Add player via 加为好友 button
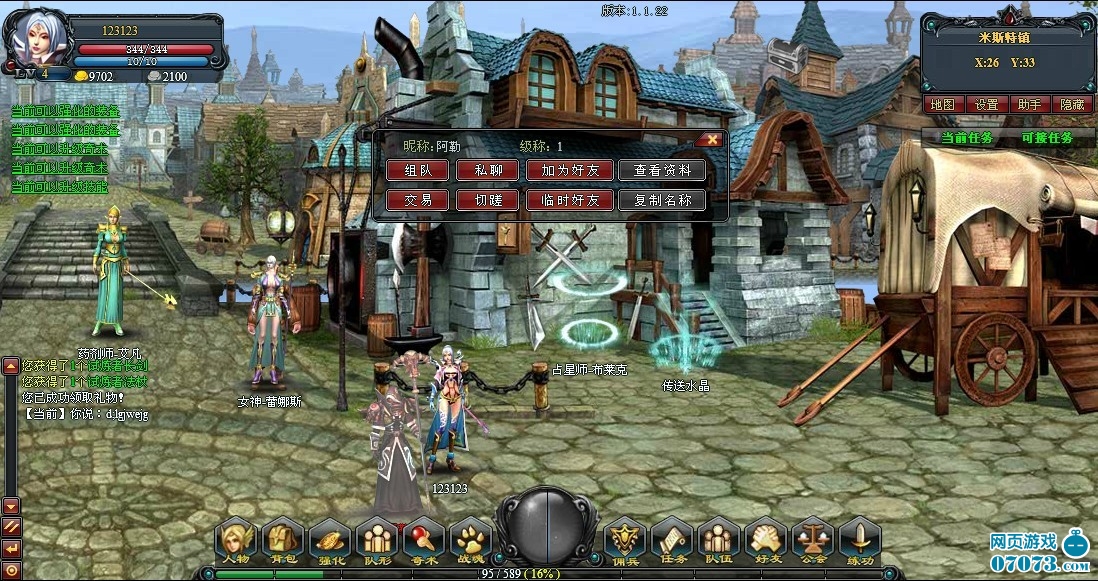Viewport: 1098px width, 581px height. point(570,171)
